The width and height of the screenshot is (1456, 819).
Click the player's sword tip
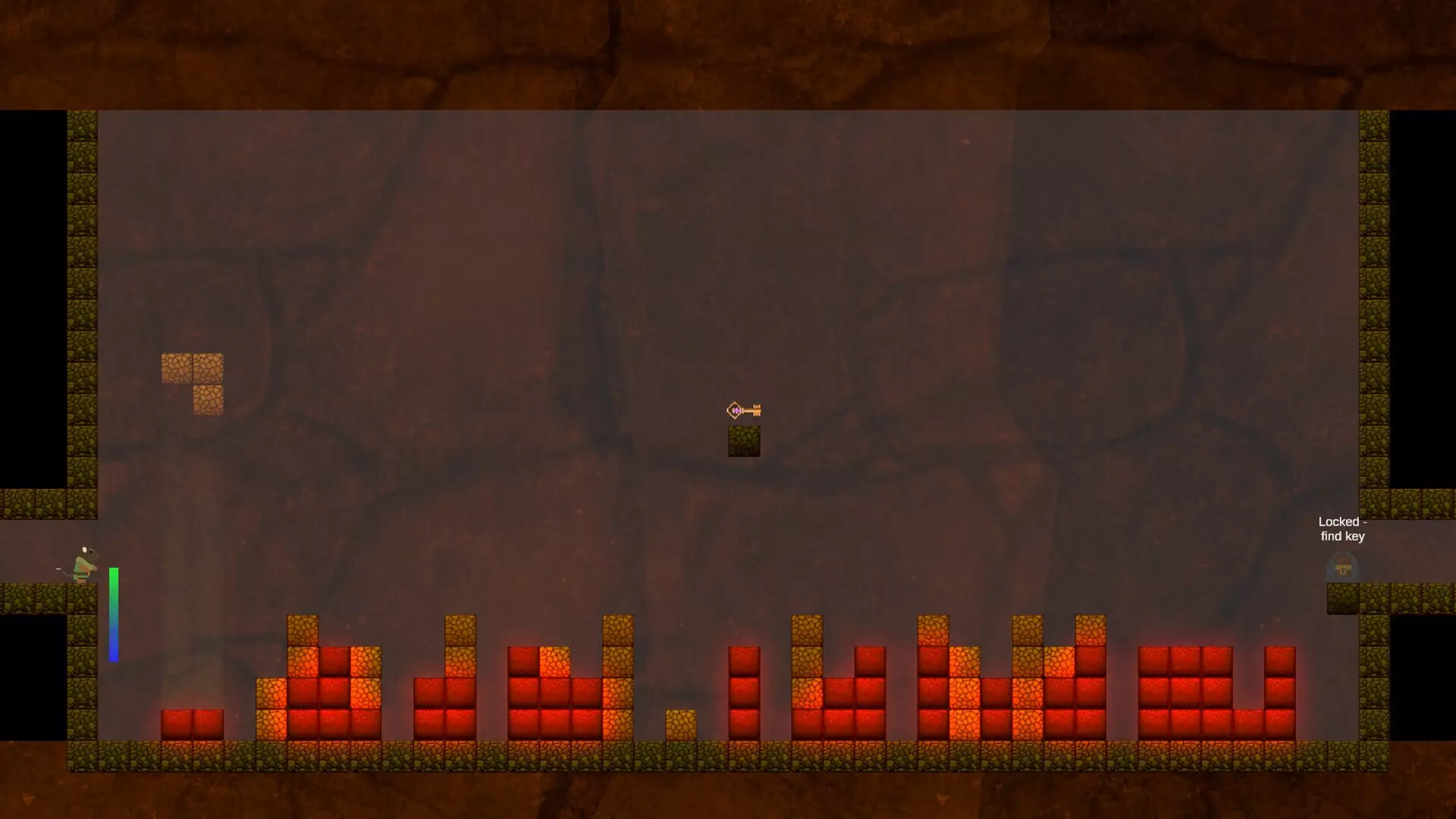tap(57, 569)
